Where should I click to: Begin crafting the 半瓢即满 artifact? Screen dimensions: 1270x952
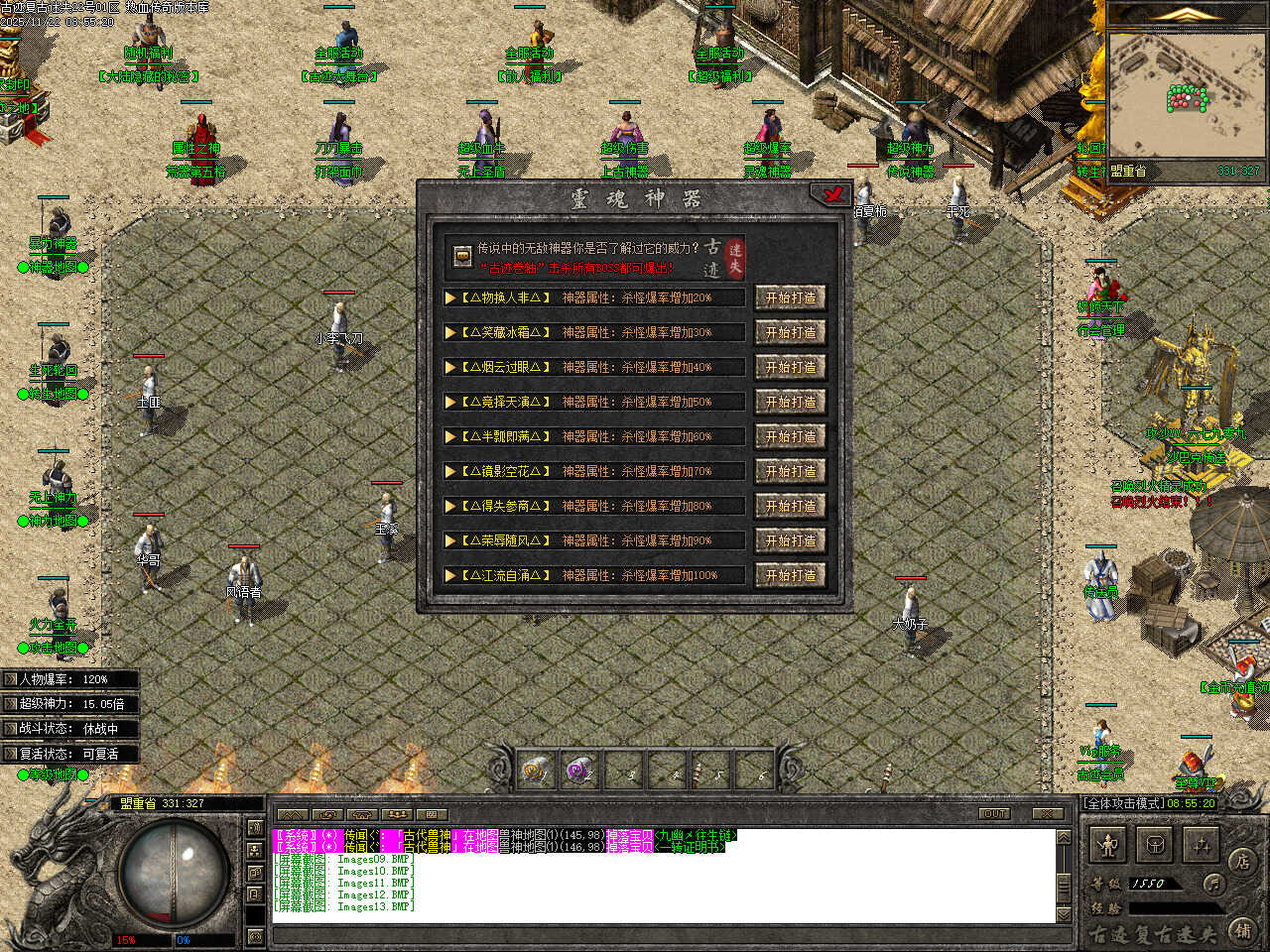coord(790,436)
